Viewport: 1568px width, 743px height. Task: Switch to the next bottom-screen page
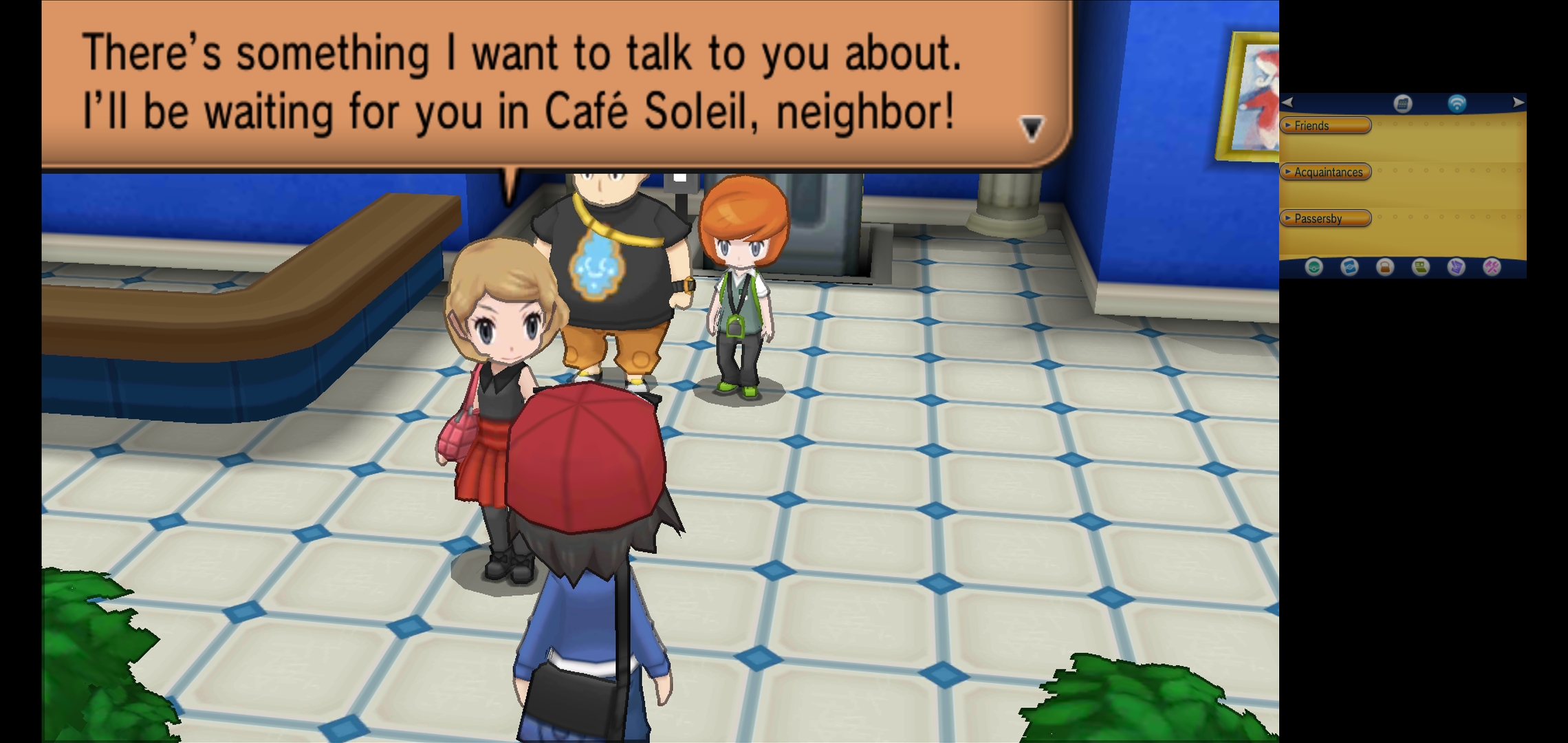[x=1518, y=103]
